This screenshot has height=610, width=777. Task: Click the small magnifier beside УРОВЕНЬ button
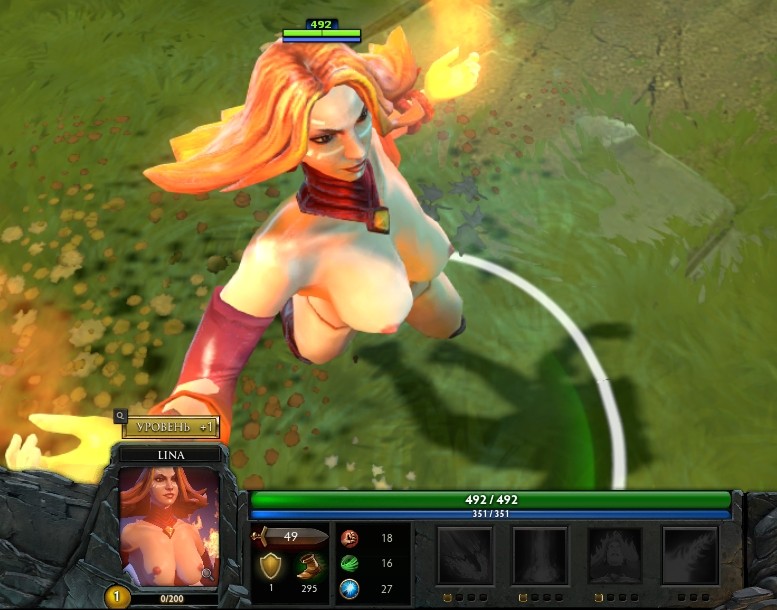coord(120,415)
